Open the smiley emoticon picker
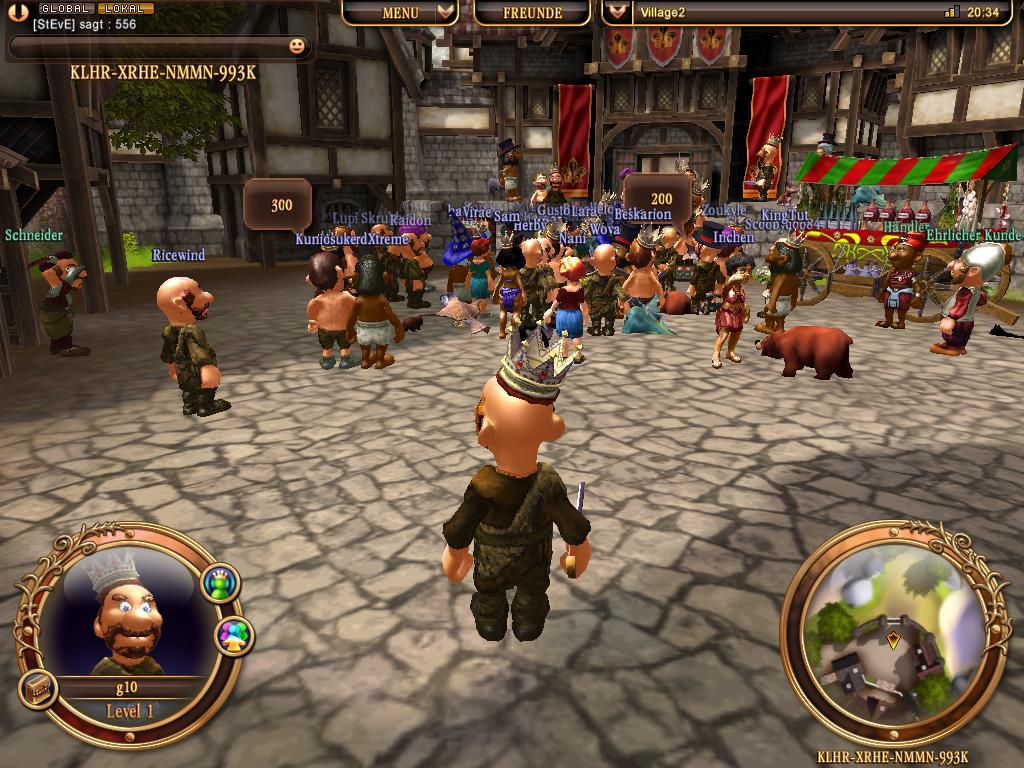This screenshot has height=768, width=1024. (x=297, y=45)
